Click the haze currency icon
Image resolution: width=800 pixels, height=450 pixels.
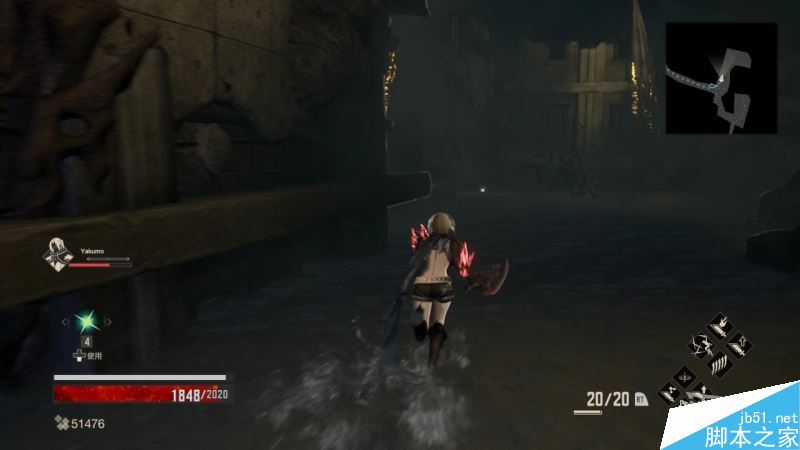61,424
